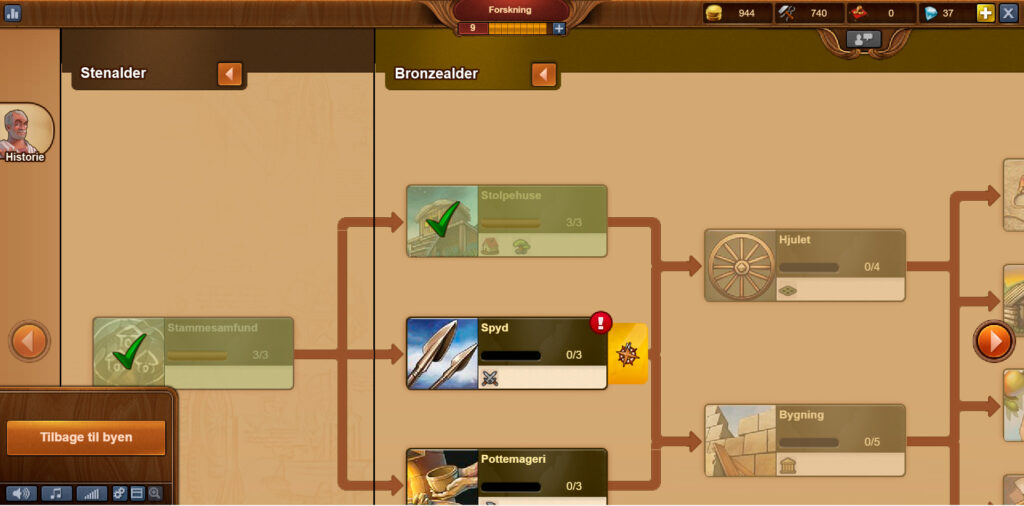Open the gears settings button
Viewport: 1024px width, 506px height.
pos(119,493)
